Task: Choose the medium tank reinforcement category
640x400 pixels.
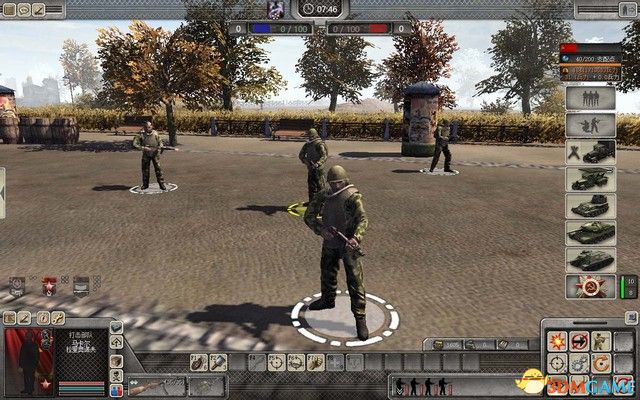Action: [590, 234]
